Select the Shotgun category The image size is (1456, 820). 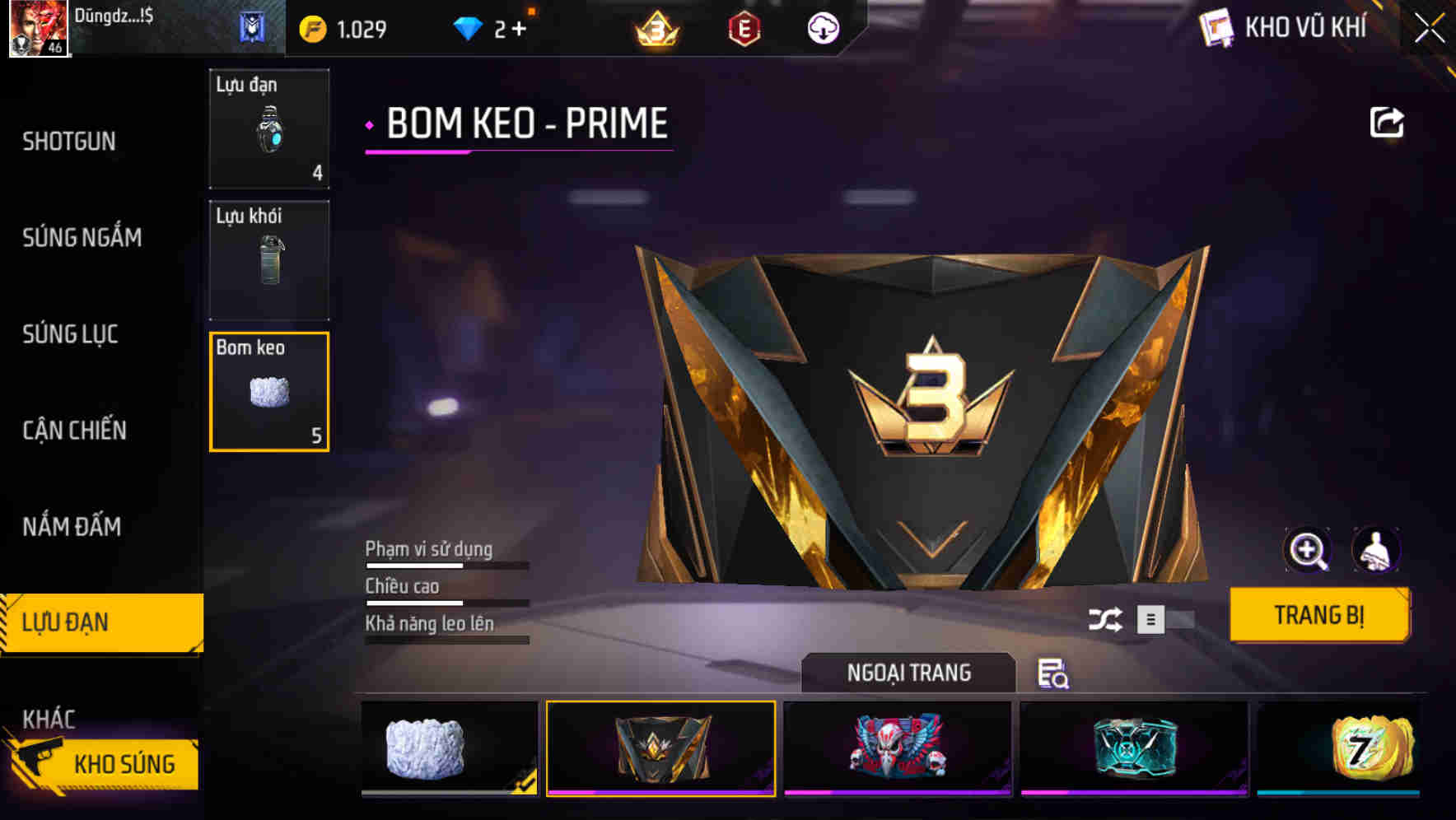pyautogui.click(x=69, y=141)
